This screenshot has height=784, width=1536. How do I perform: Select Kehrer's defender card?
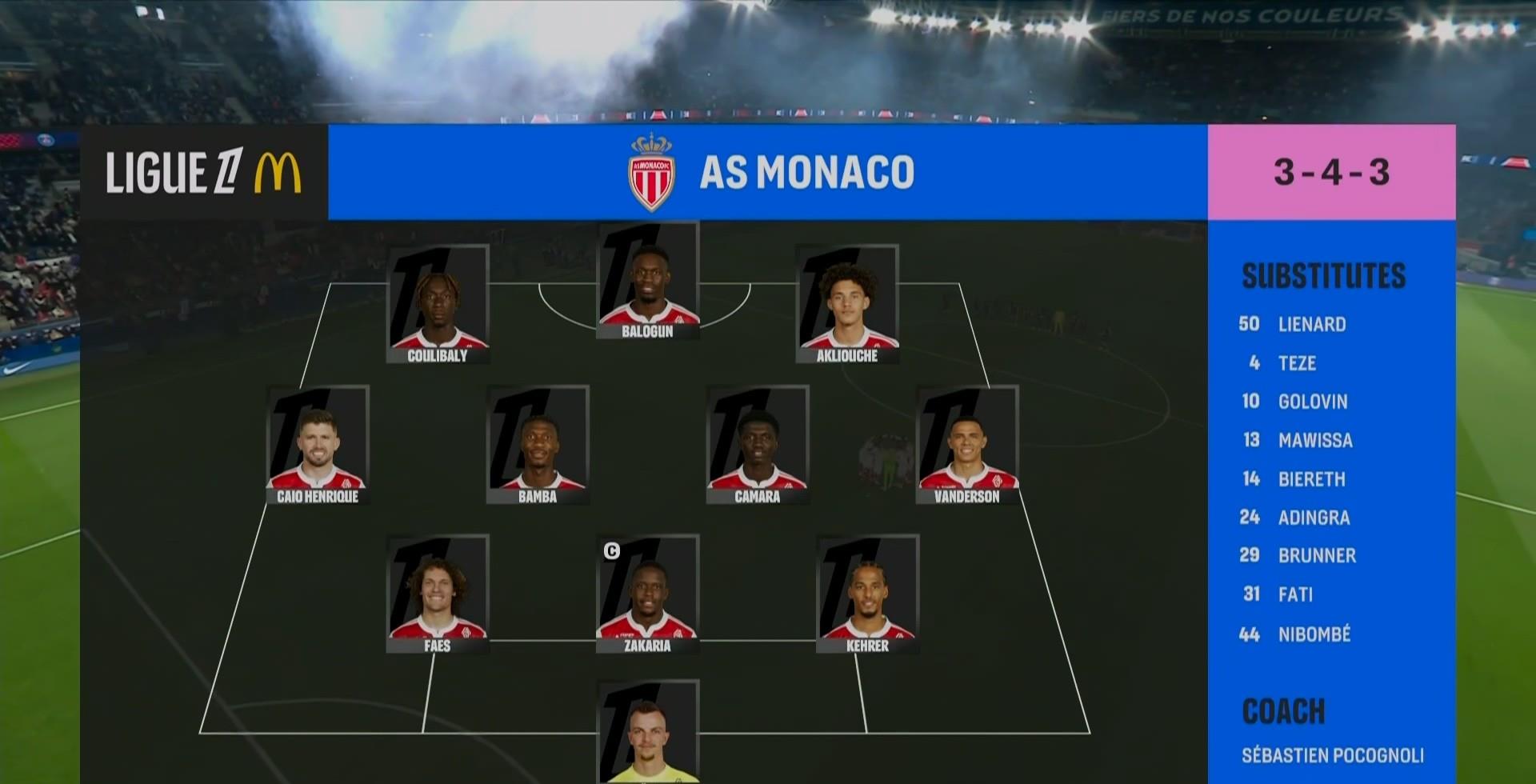tap(868, 594)
